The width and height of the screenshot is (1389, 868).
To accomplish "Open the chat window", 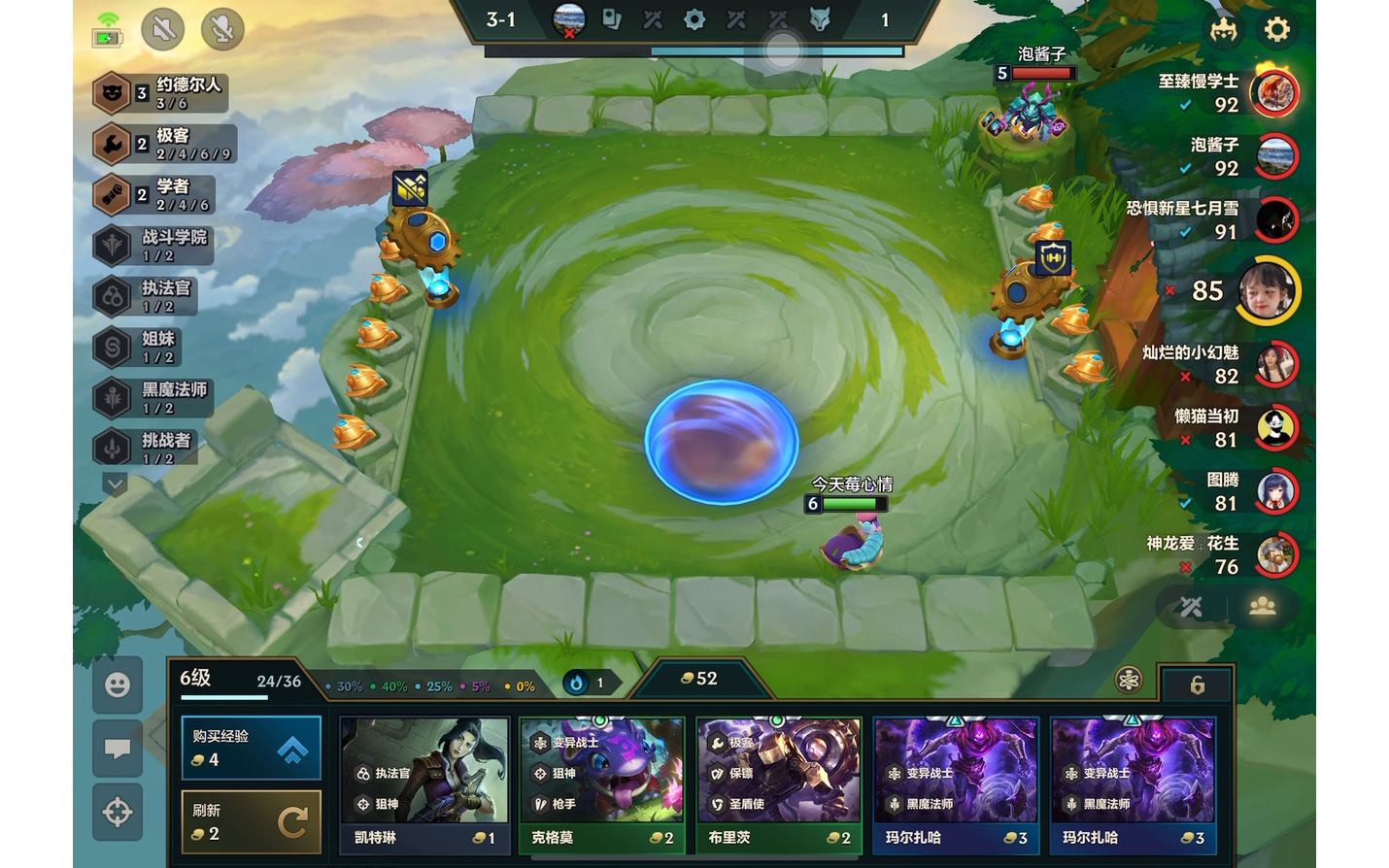I will coord(118,749).
